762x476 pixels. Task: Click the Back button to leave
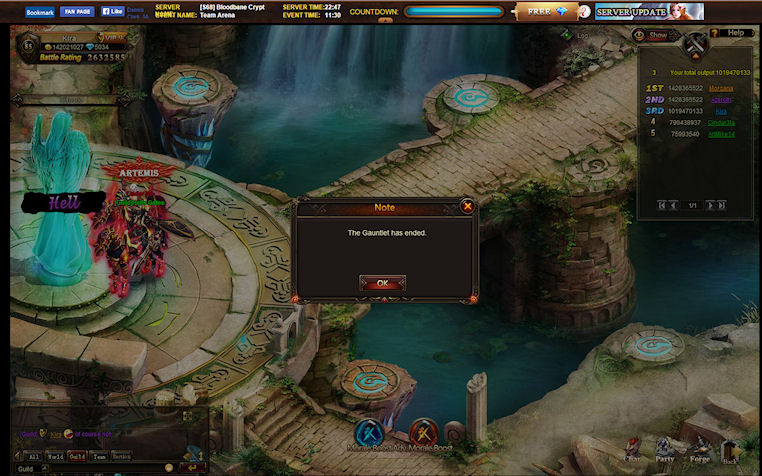(x=730, y=451)
